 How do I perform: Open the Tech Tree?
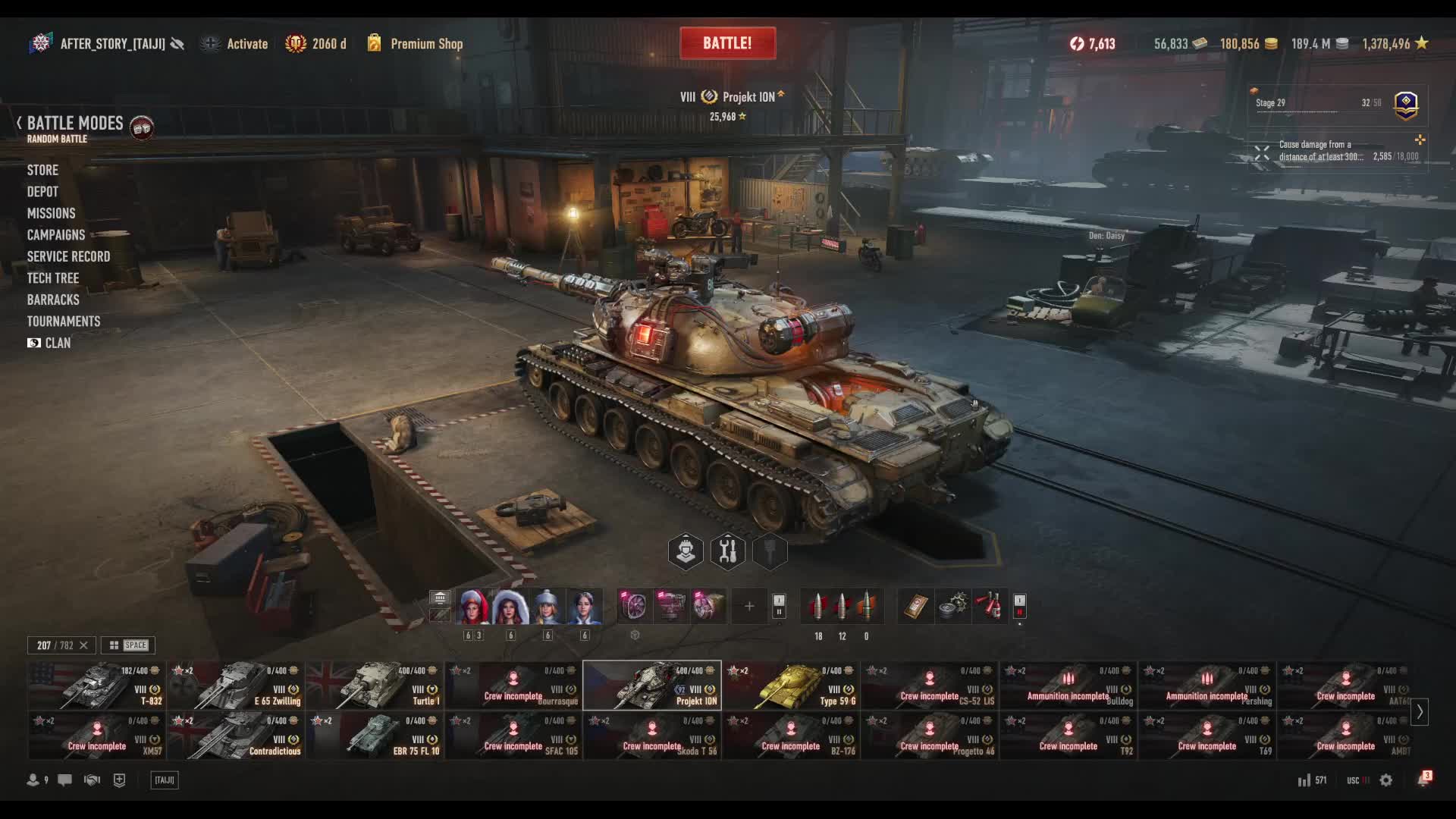(x=53, y=278)
